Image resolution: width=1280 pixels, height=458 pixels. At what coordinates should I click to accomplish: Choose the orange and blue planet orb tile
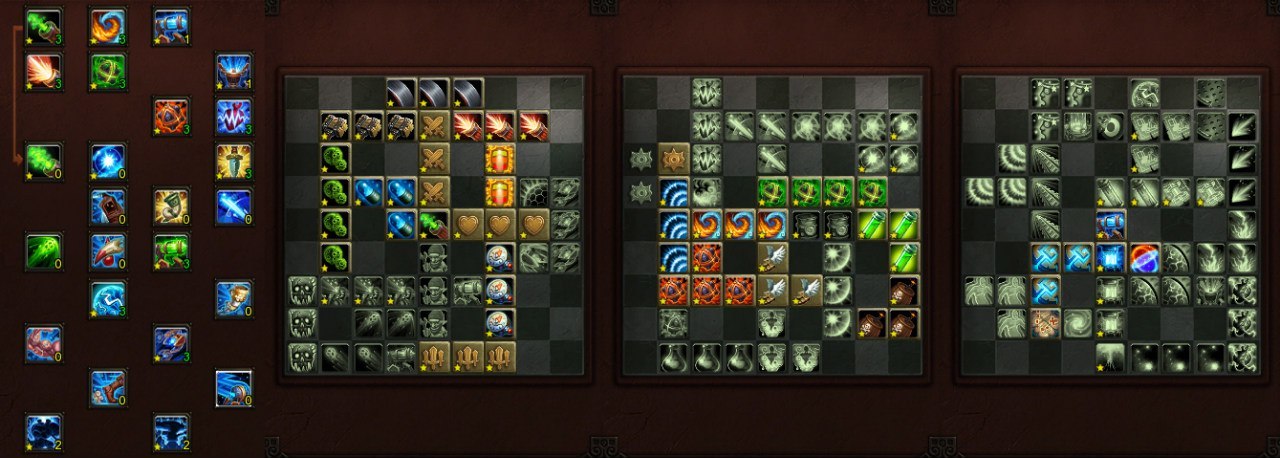[1143, 258]
